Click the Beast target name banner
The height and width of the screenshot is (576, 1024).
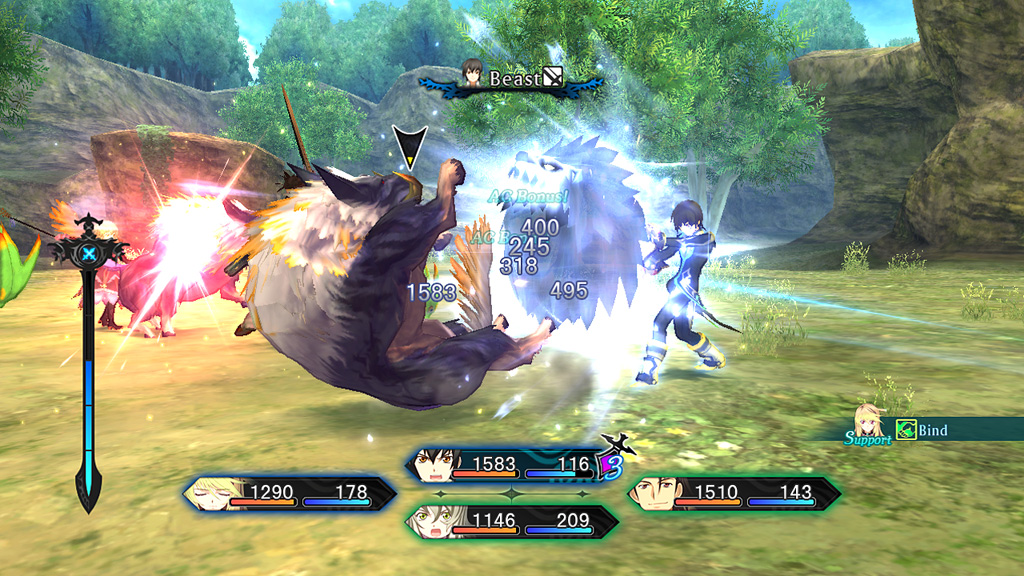pos(512,78)
